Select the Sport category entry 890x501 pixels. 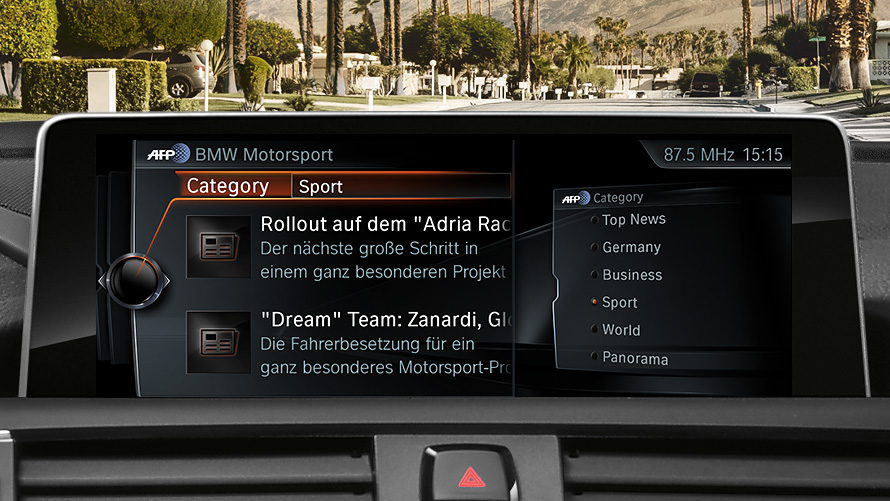pos(620,302)
